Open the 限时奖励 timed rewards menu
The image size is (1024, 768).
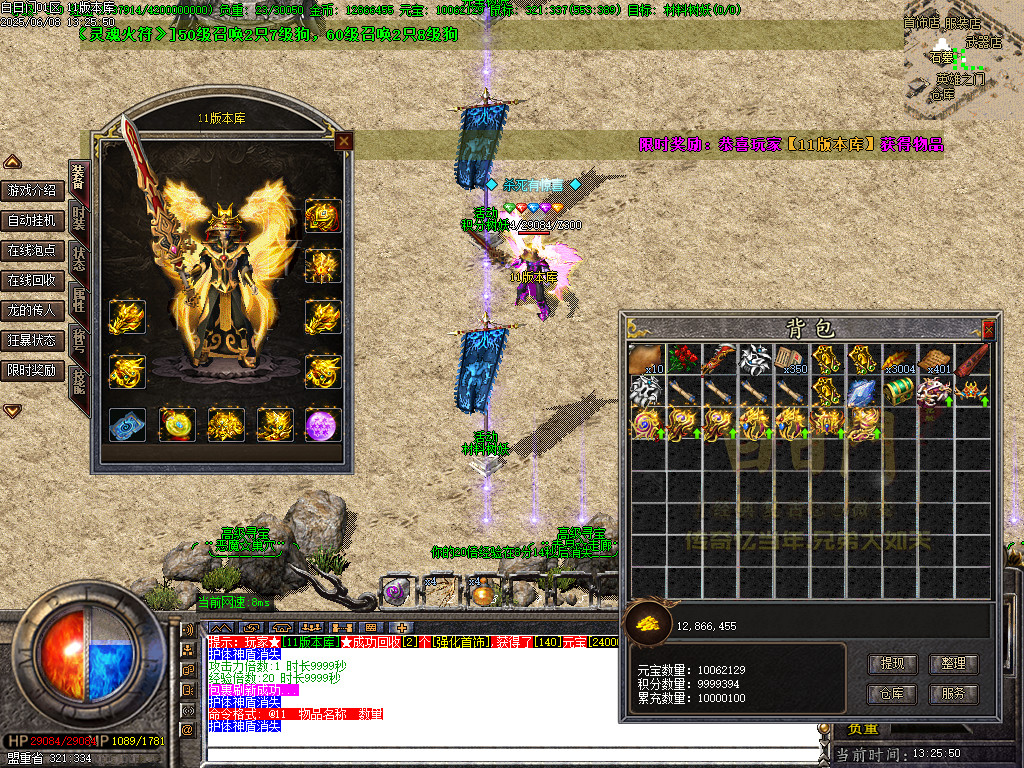[33, 370]
